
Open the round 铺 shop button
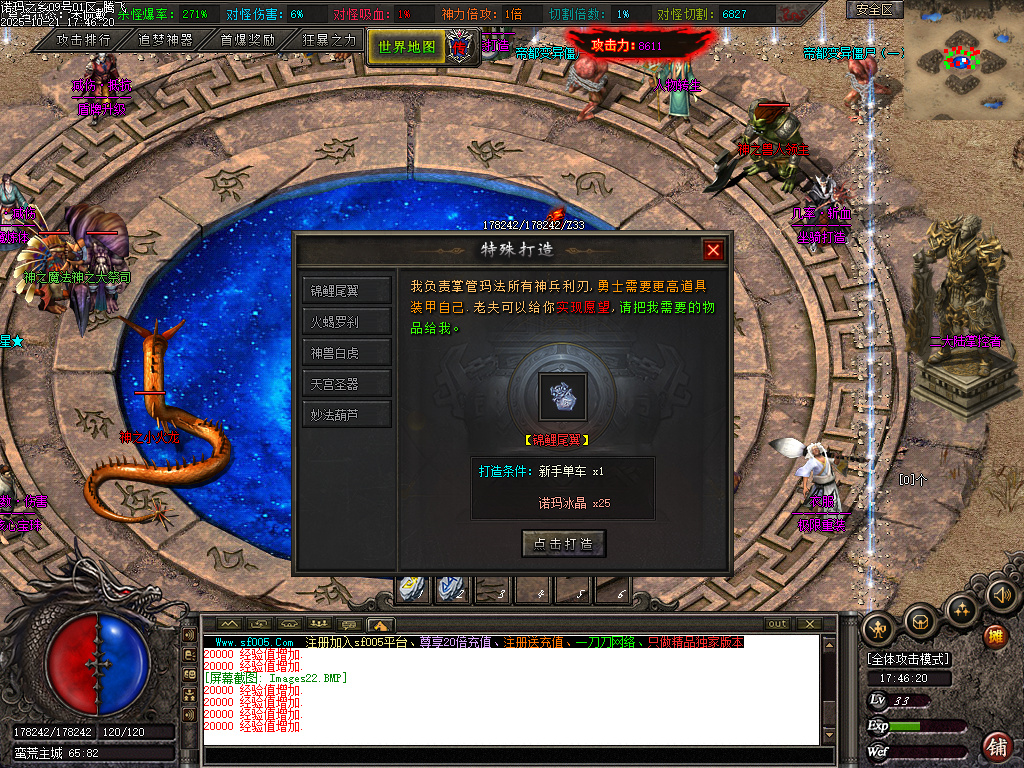click(996, 745)
